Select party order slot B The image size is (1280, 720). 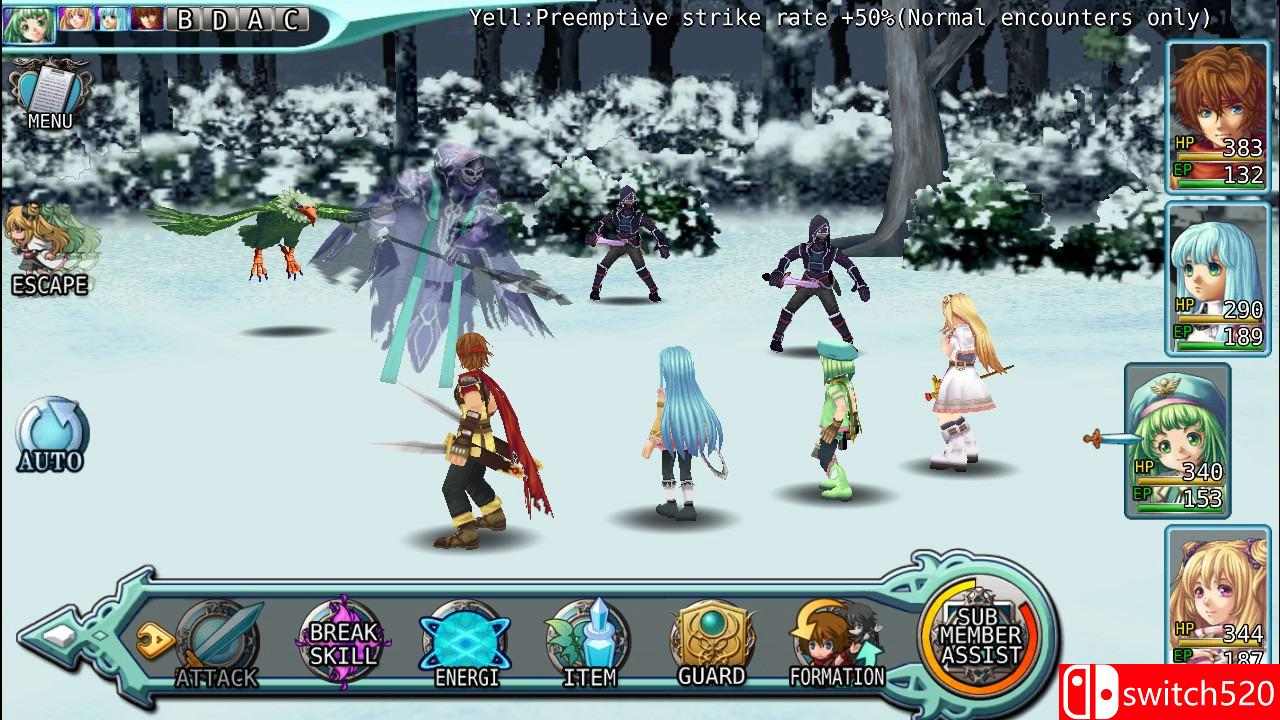pos(184,17)
